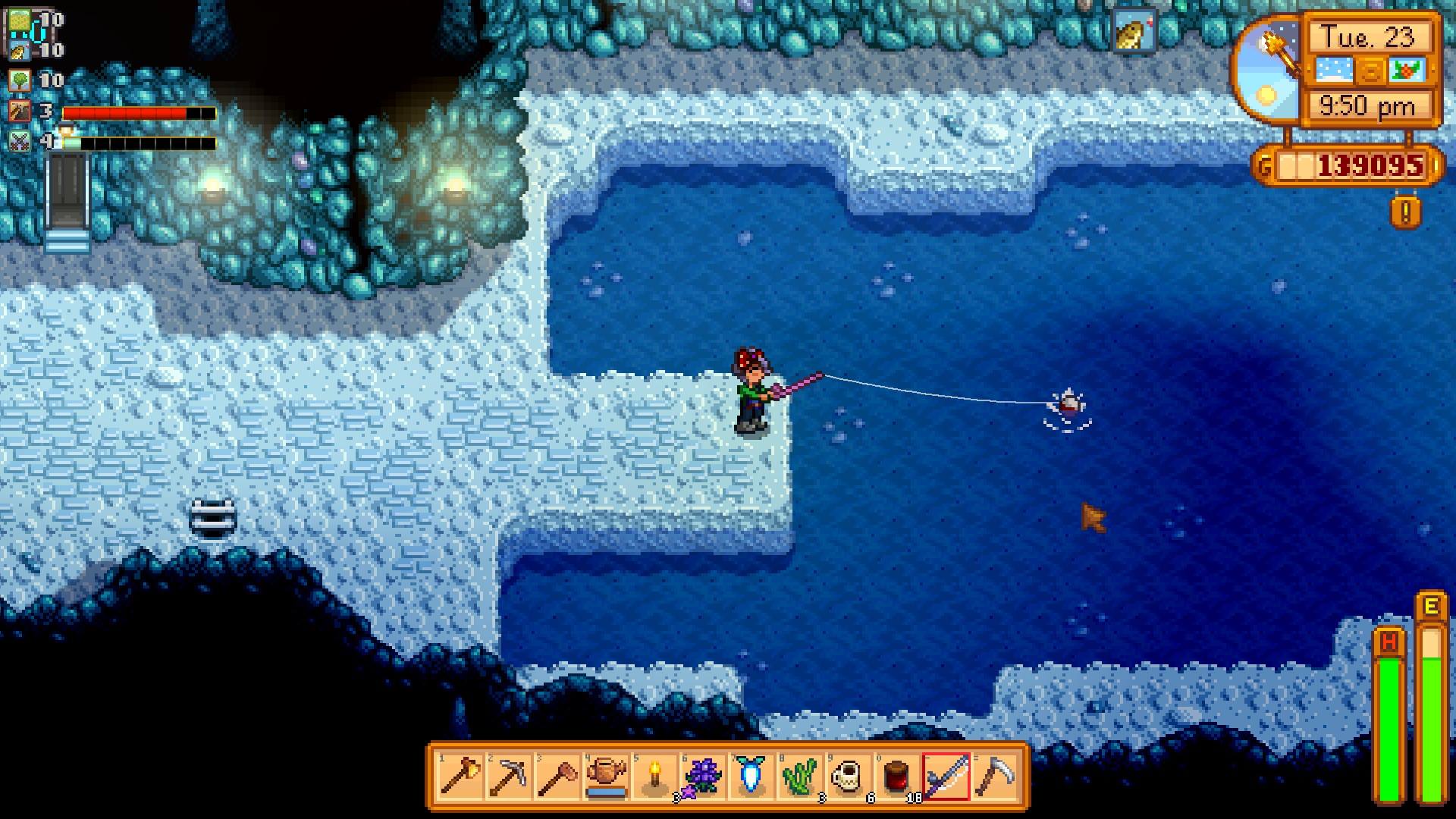The image size is (1456, 819).
Task: Click the combat crossed-swords skill icon
Action: 20,141
